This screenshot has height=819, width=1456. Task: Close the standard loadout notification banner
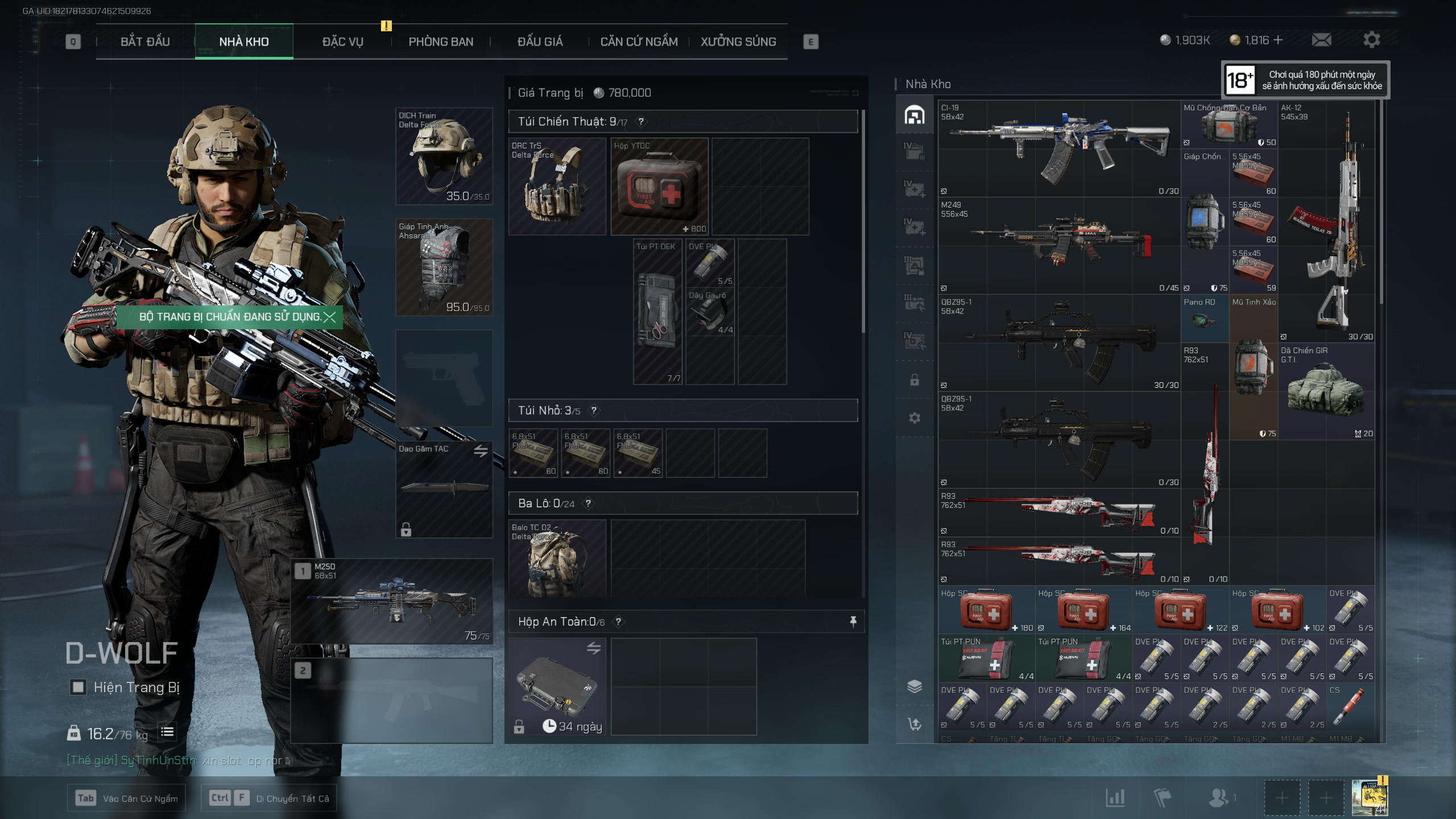coord(329,317)
